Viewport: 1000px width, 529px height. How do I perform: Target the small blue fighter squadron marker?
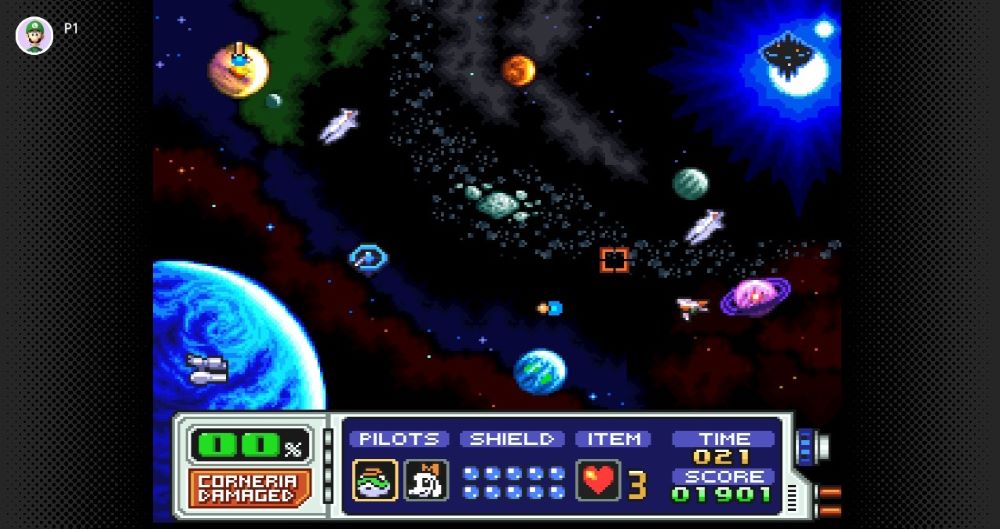(550, 308)
